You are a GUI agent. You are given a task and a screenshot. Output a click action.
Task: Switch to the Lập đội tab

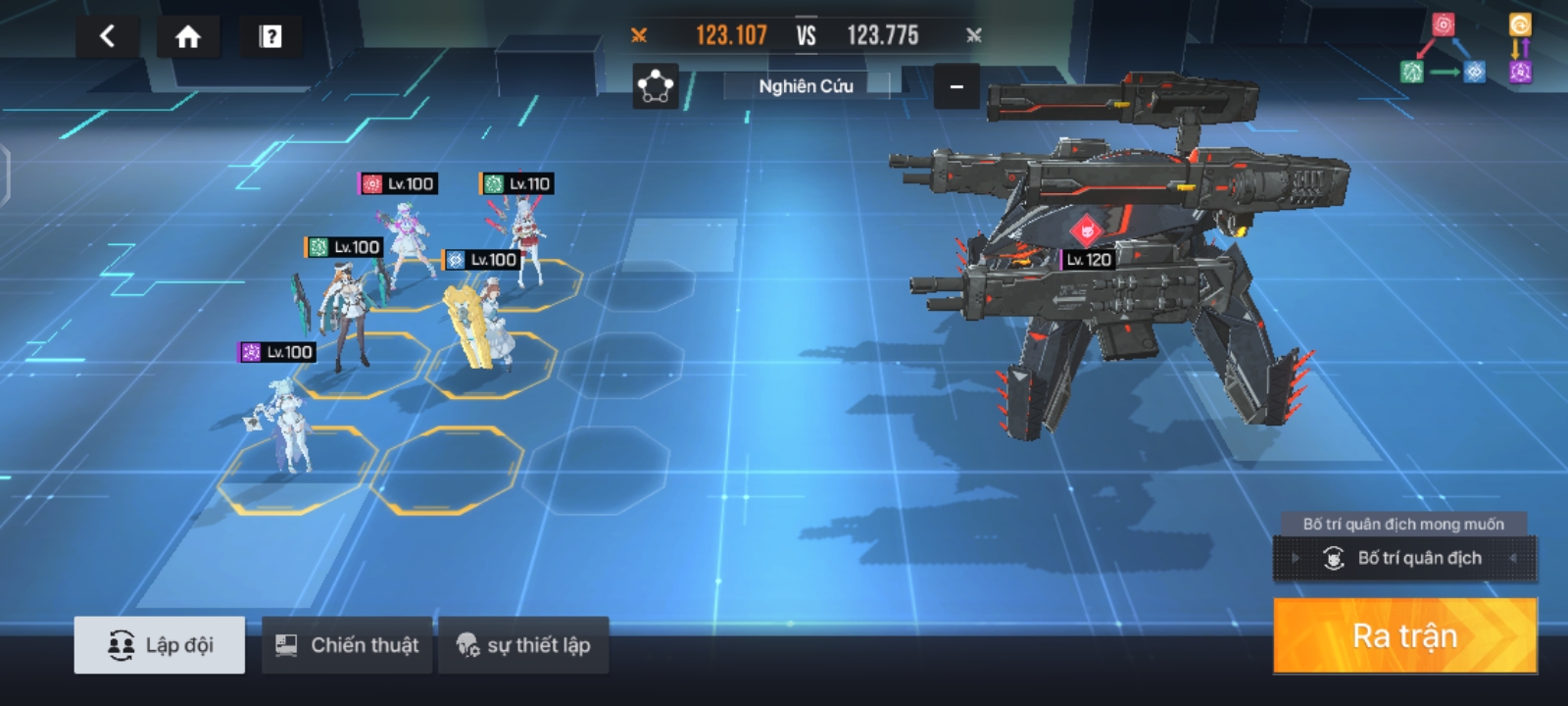pos(160,645)
